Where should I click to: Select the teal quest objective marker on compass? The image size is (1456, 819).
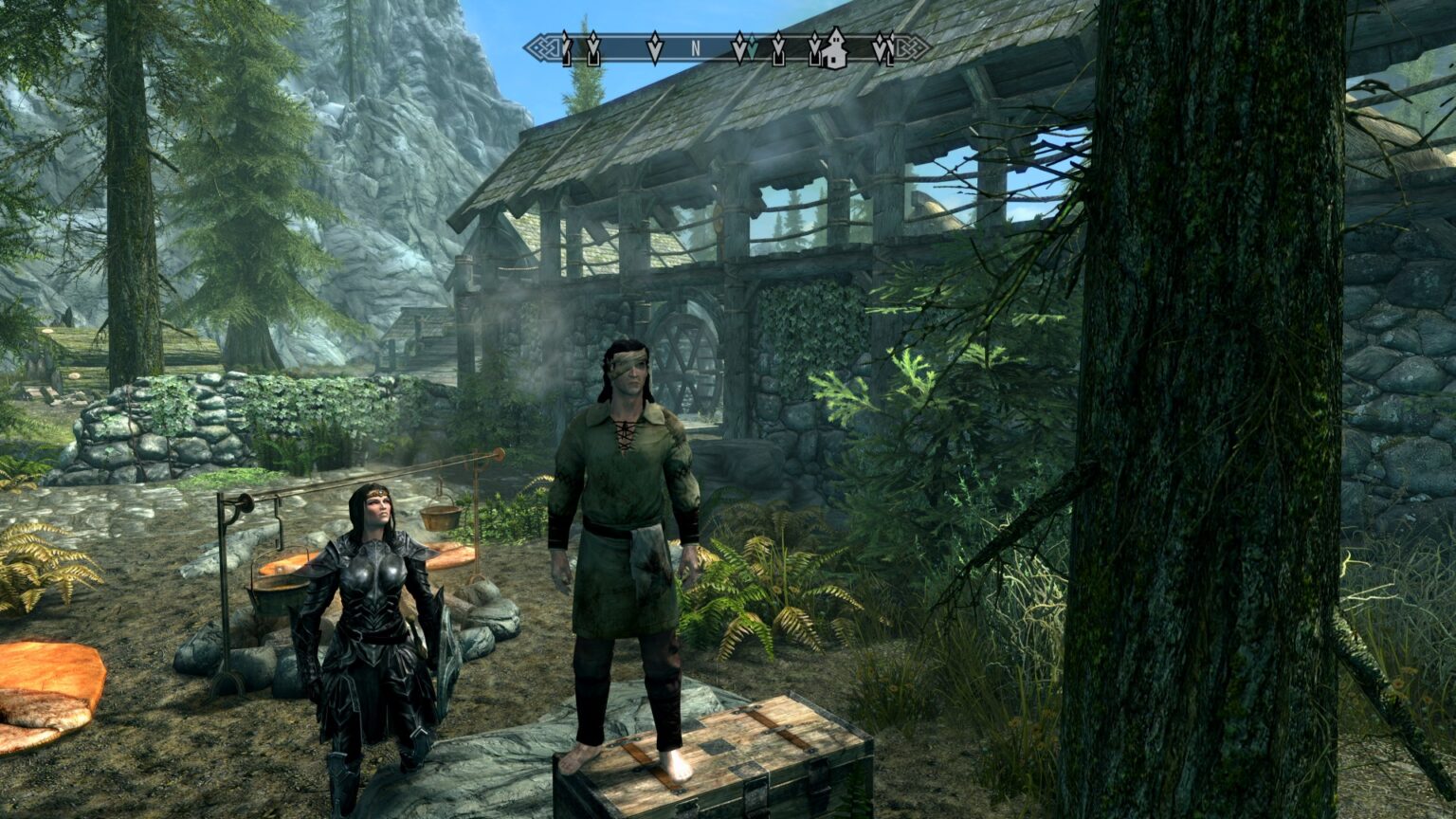coord(752,47)
